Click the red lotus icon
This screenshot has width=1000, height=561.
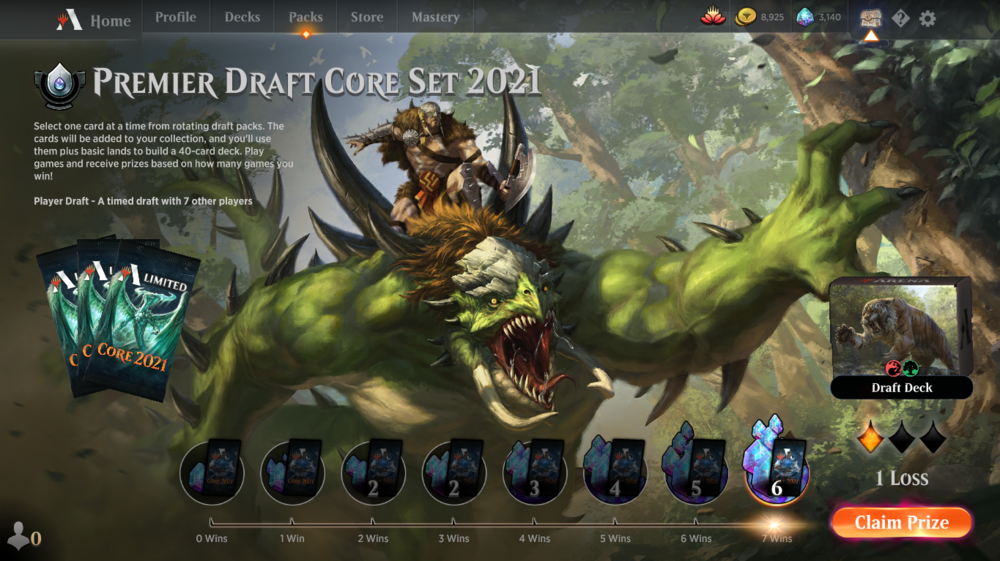coord(712,17)
